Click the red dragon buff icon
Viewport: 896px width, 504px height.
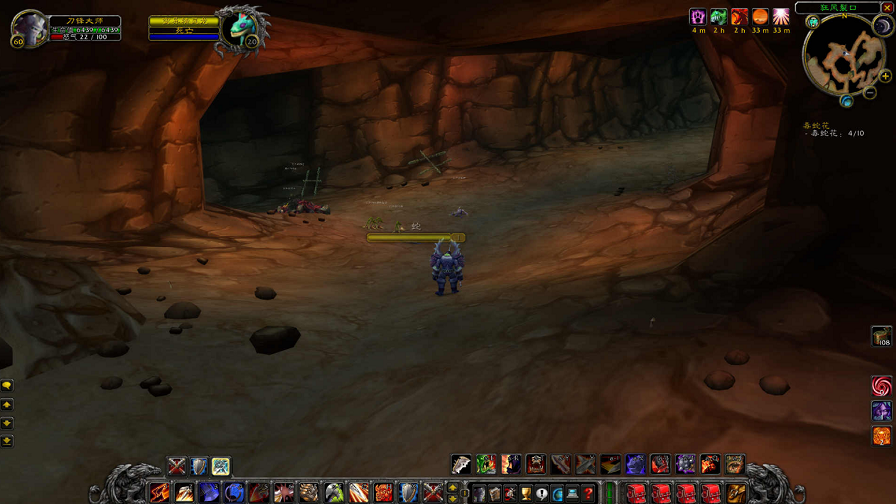point(739,17)
